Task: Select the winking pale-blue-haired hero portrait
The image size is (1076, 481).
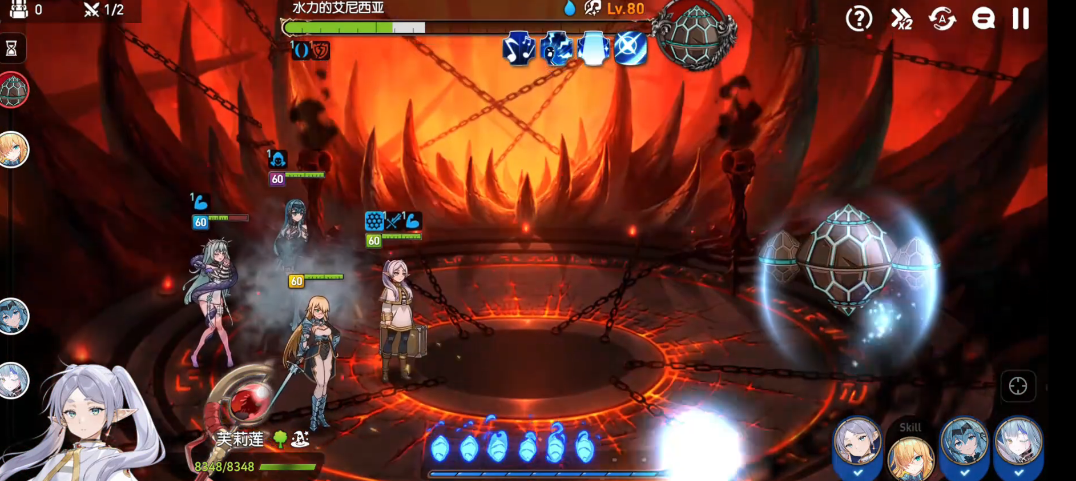Action: [x=1018, y=443]
